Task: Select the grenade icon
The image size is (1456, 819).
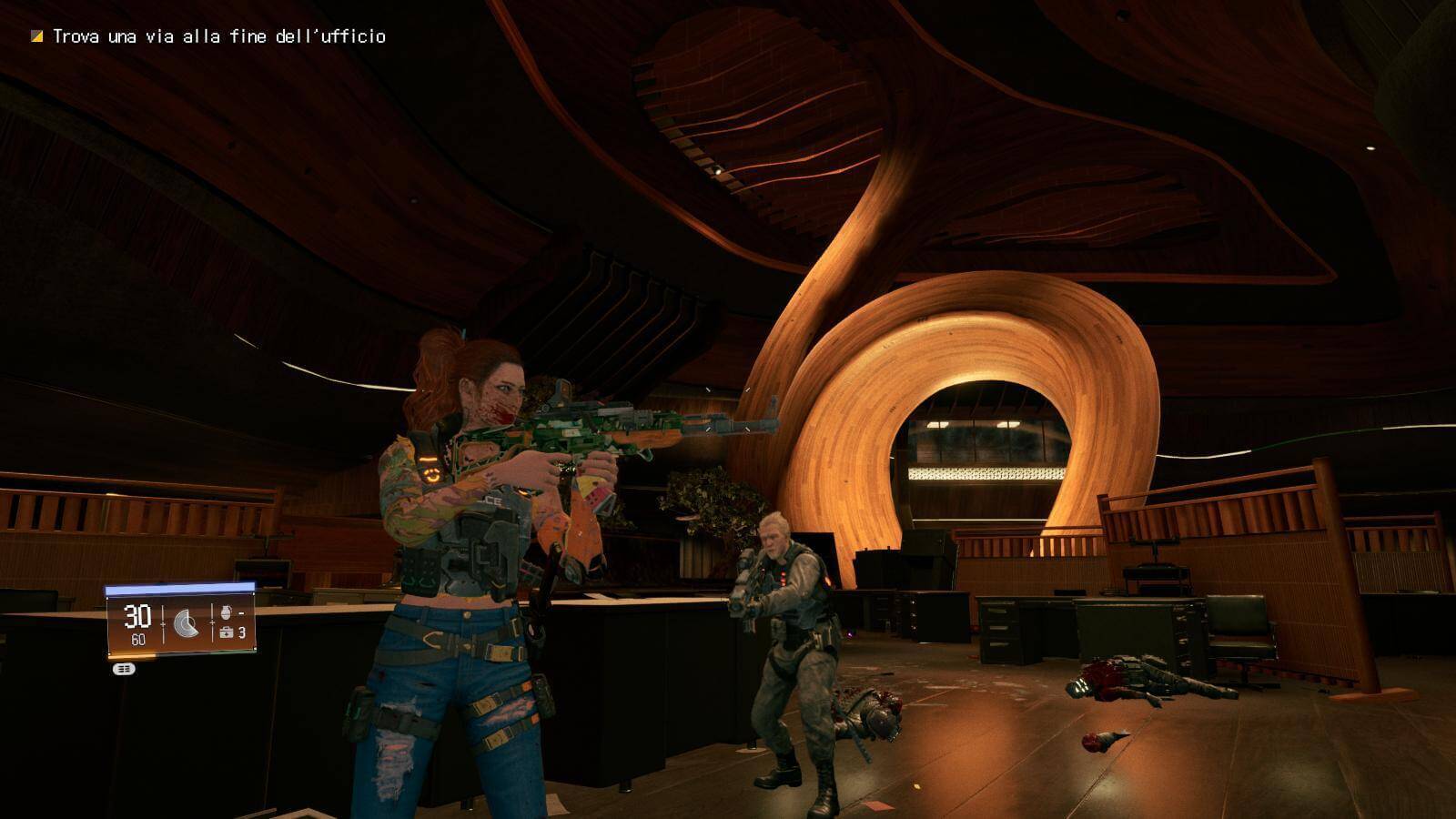Action: click(x=226, y=612)
